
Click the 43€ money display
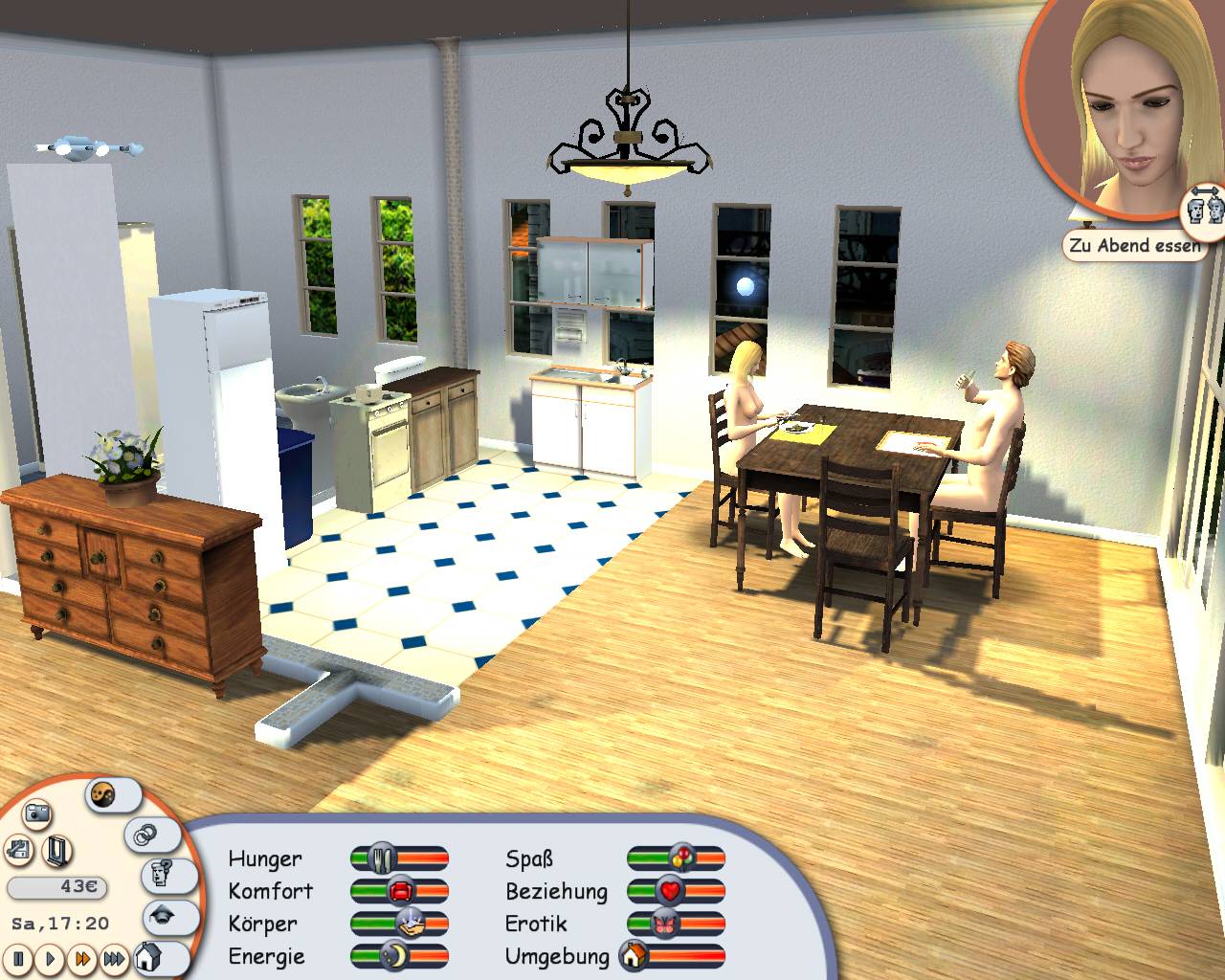tap(57, 886)
